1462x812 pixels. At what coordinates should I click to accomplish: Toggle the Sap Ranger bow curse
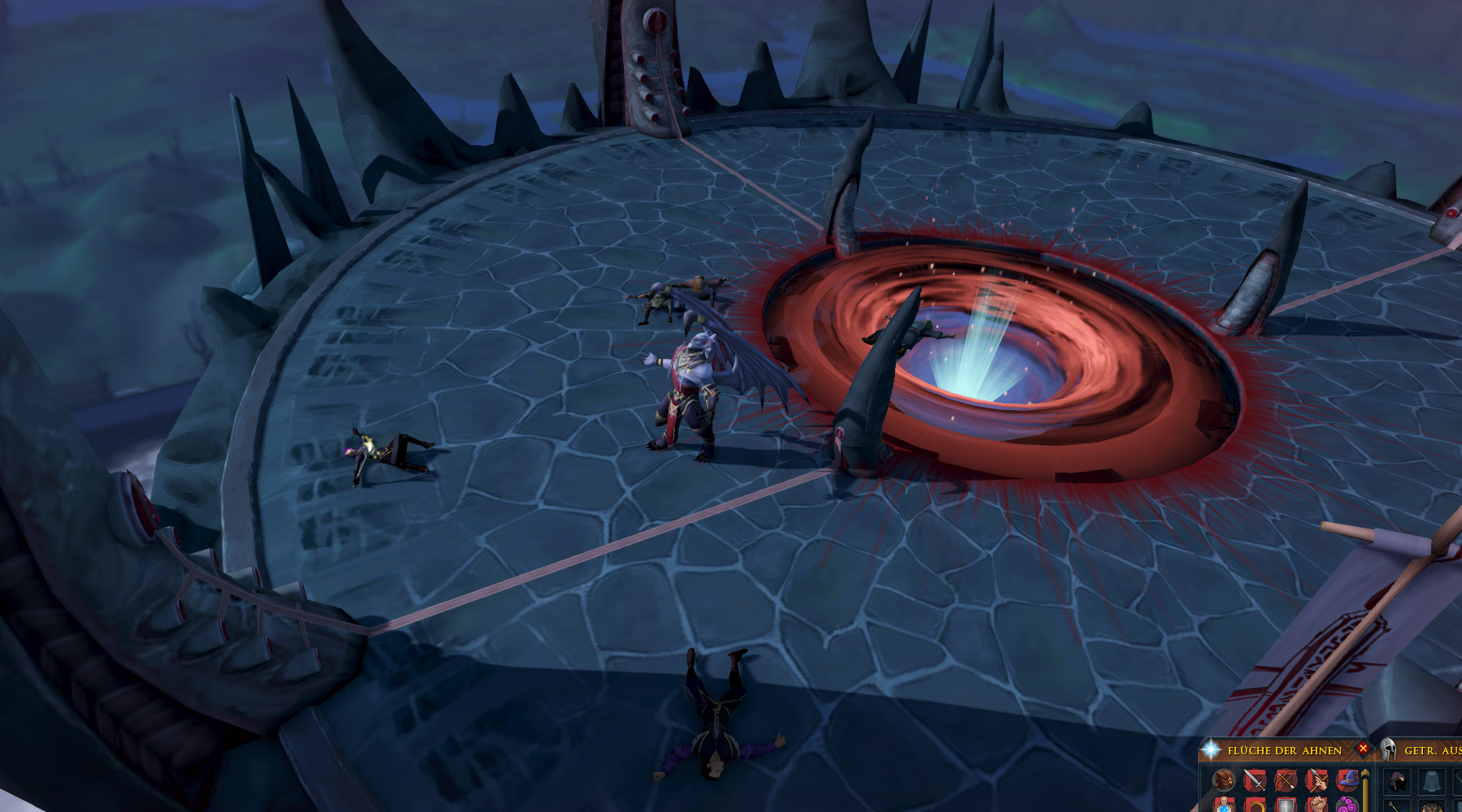(x=1286, y=781)
